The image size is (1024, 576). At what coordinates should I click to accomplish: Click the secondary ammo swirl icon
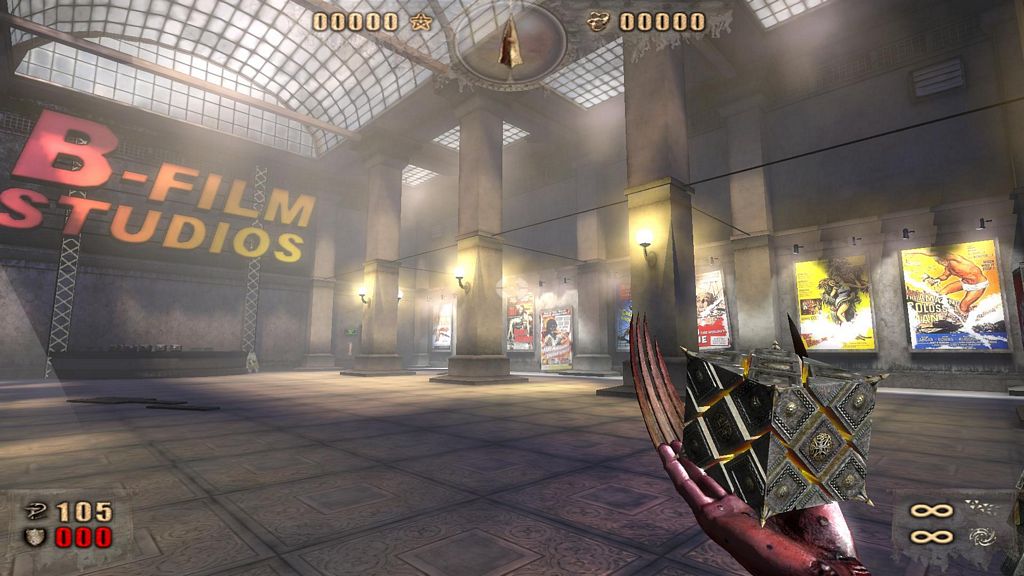coord(980,537)
